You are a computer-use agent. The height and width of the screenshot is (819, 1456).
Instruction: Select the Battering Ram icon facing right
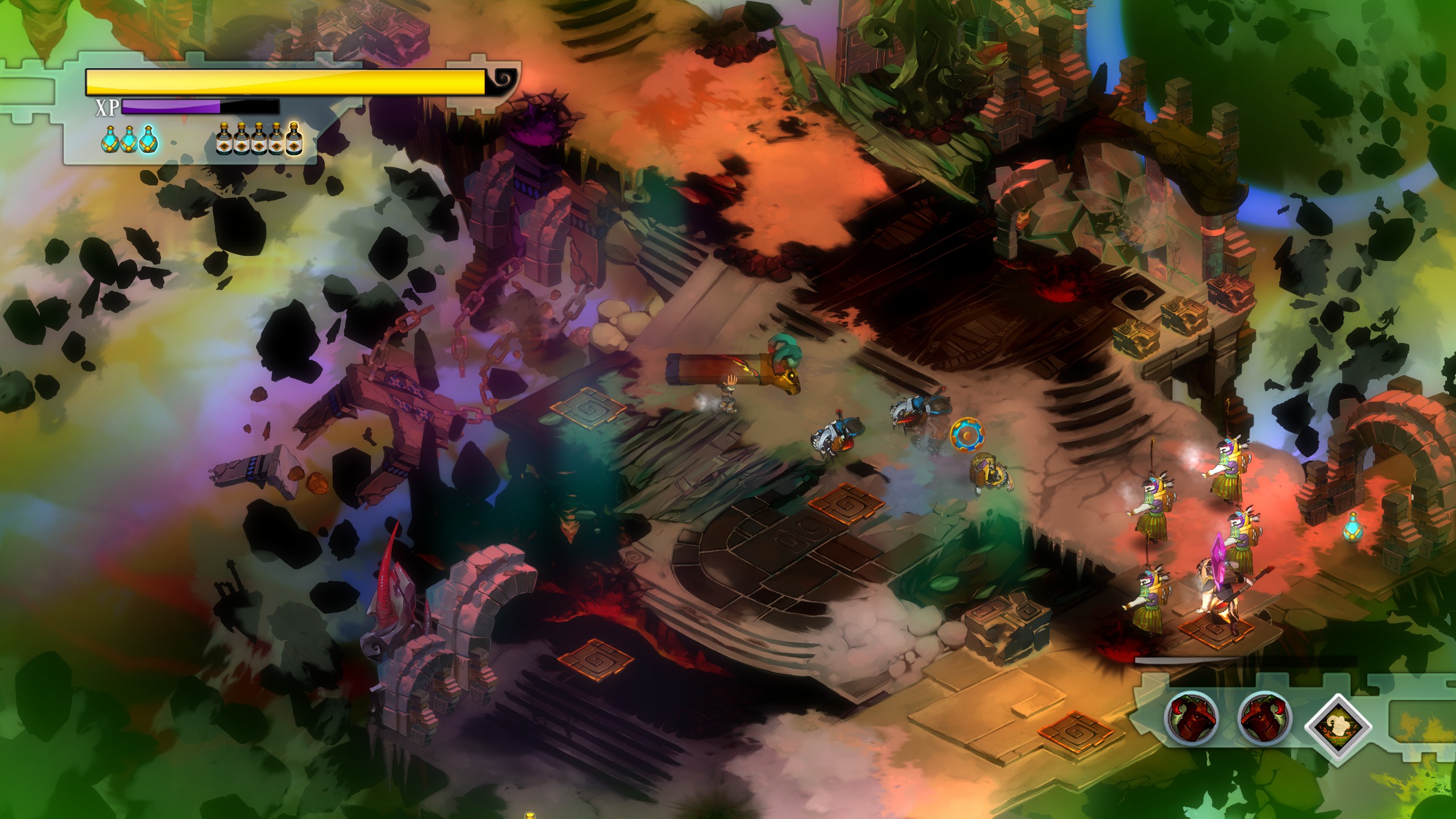[1192, 717]
